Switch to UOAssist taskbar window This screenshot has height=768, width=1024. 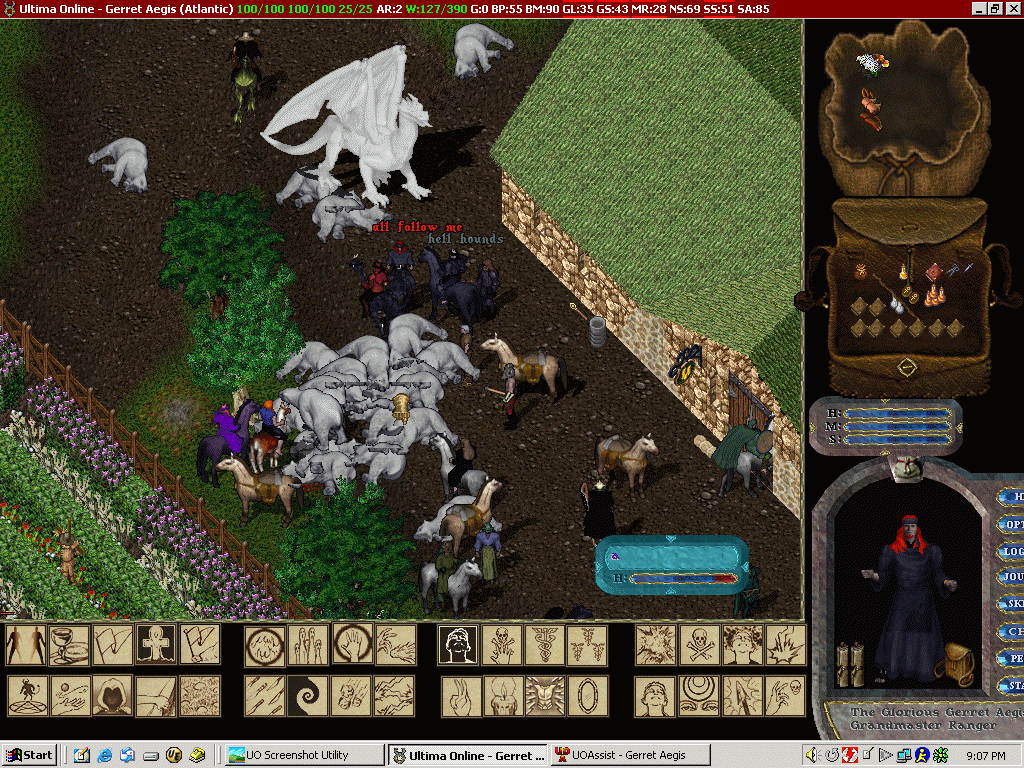618,755
